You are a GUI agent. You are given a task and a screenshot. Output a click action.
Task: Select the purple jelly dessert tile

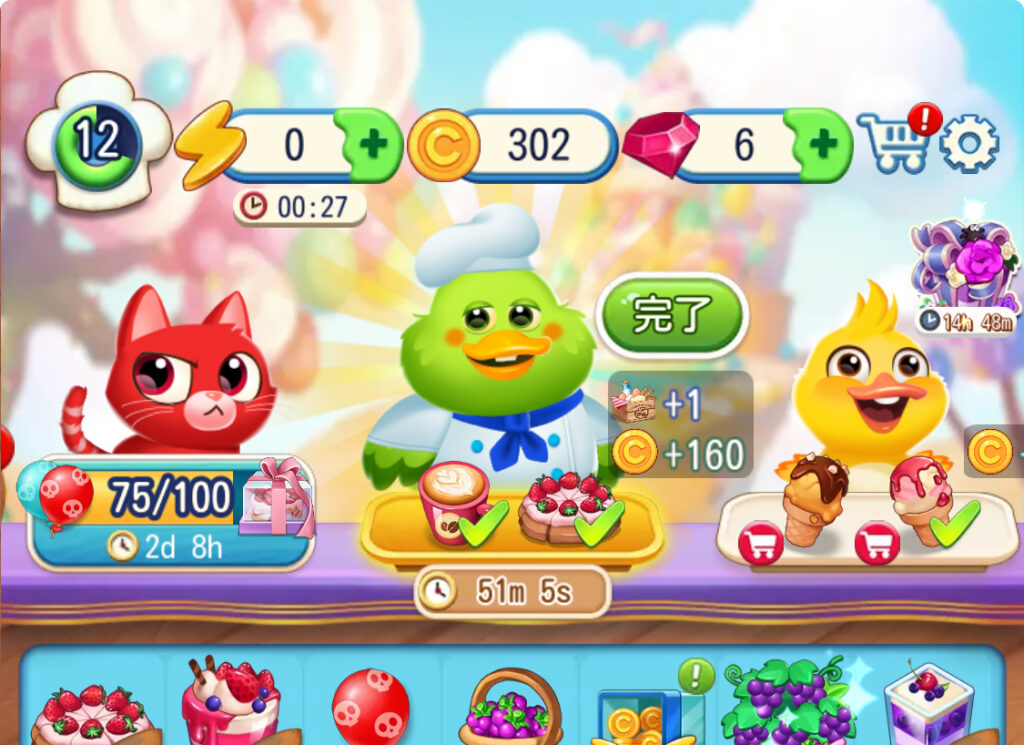pyautogui.click(x=928, y=705)
